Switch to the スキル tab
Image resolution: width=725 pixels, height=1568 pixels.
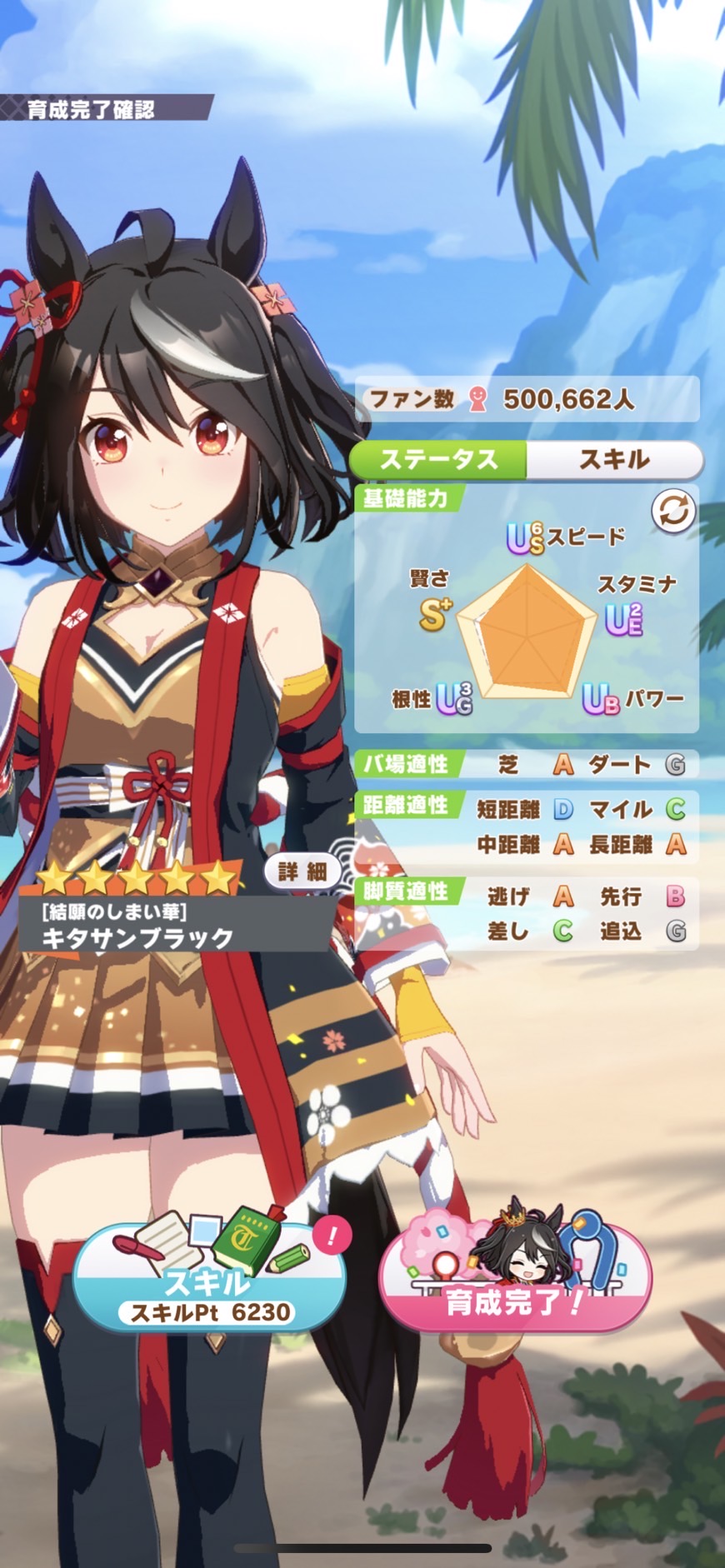[614, 459]
